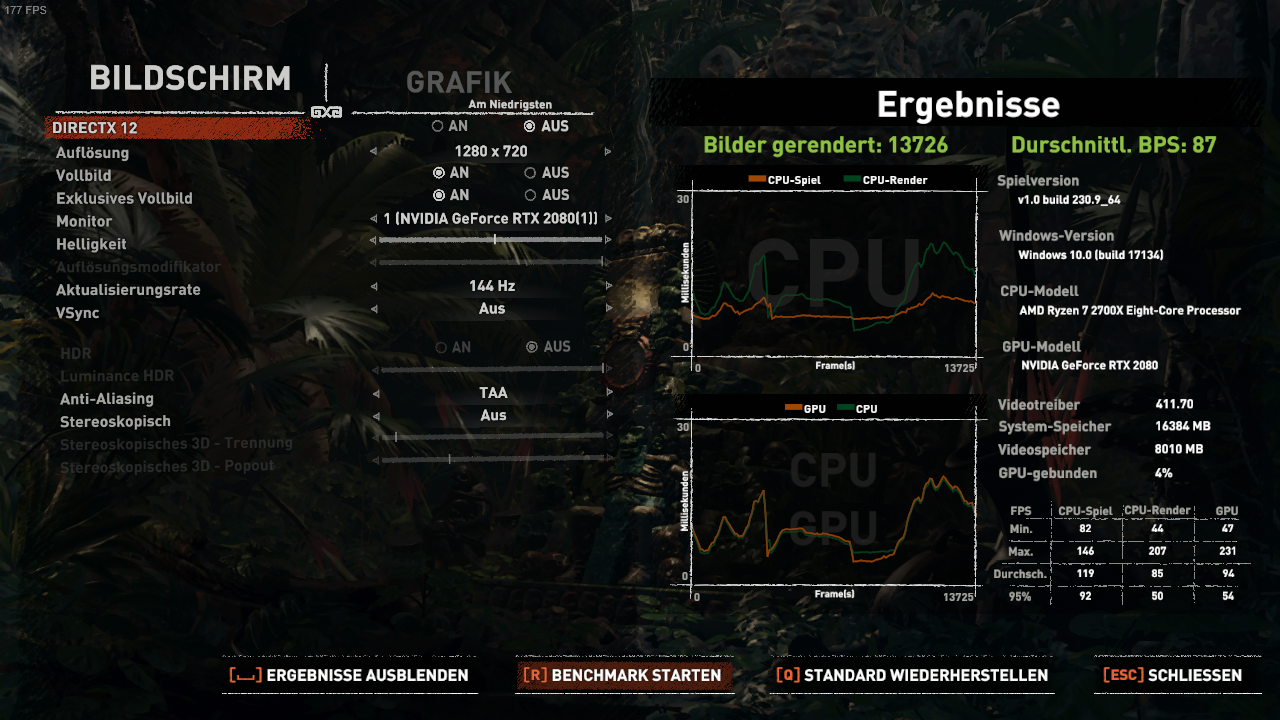Select AN radio for Vollbild
The image size is (1280, 720).
(x=437, y=173)
